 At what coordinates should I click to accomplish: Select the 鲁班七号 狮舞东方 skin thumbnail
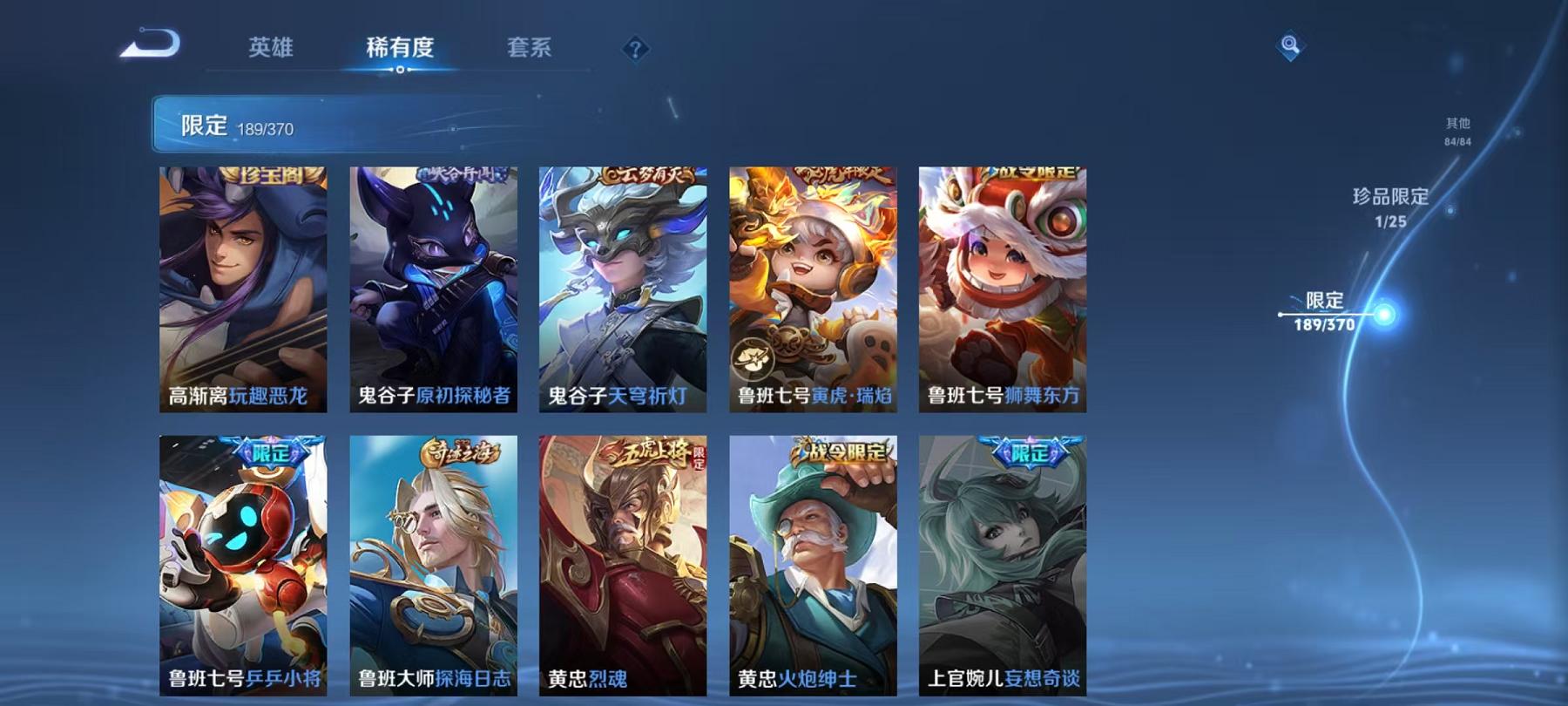(1004, 288)
